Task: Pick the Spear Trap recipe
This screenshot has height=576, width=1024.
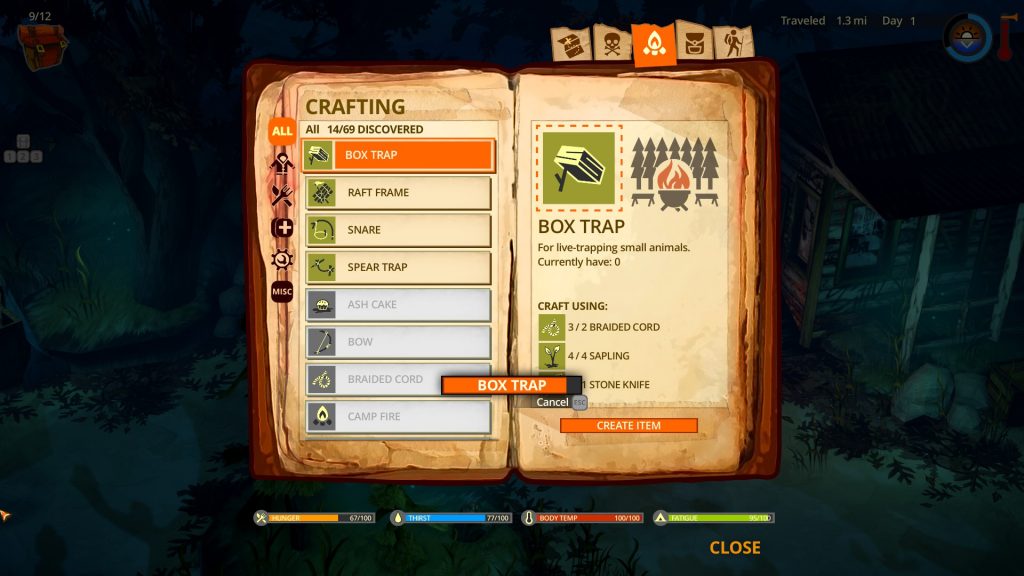Action: pyautogui.click(x=398, y=267)
